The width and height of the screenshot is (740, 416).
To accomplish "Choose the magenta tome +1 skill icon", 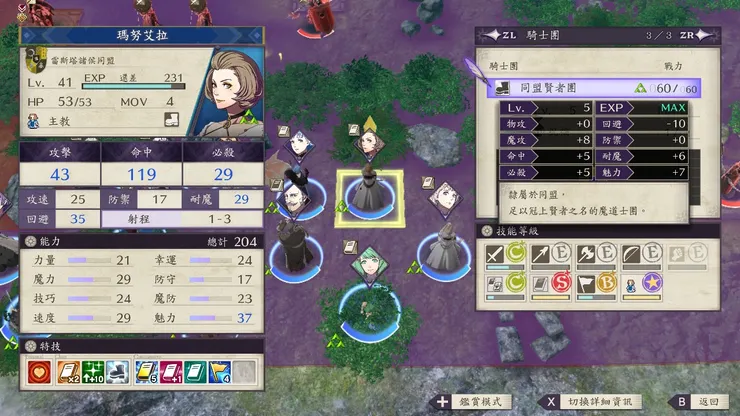I will point(172,372).
